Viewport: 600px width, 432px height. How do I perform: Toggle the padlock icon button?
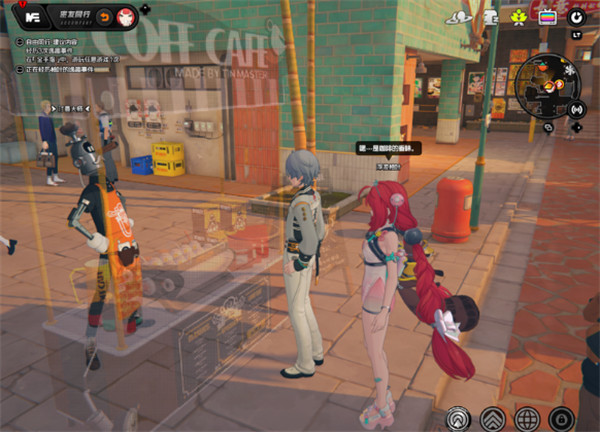pyautogui.click(x=561, y=418)
